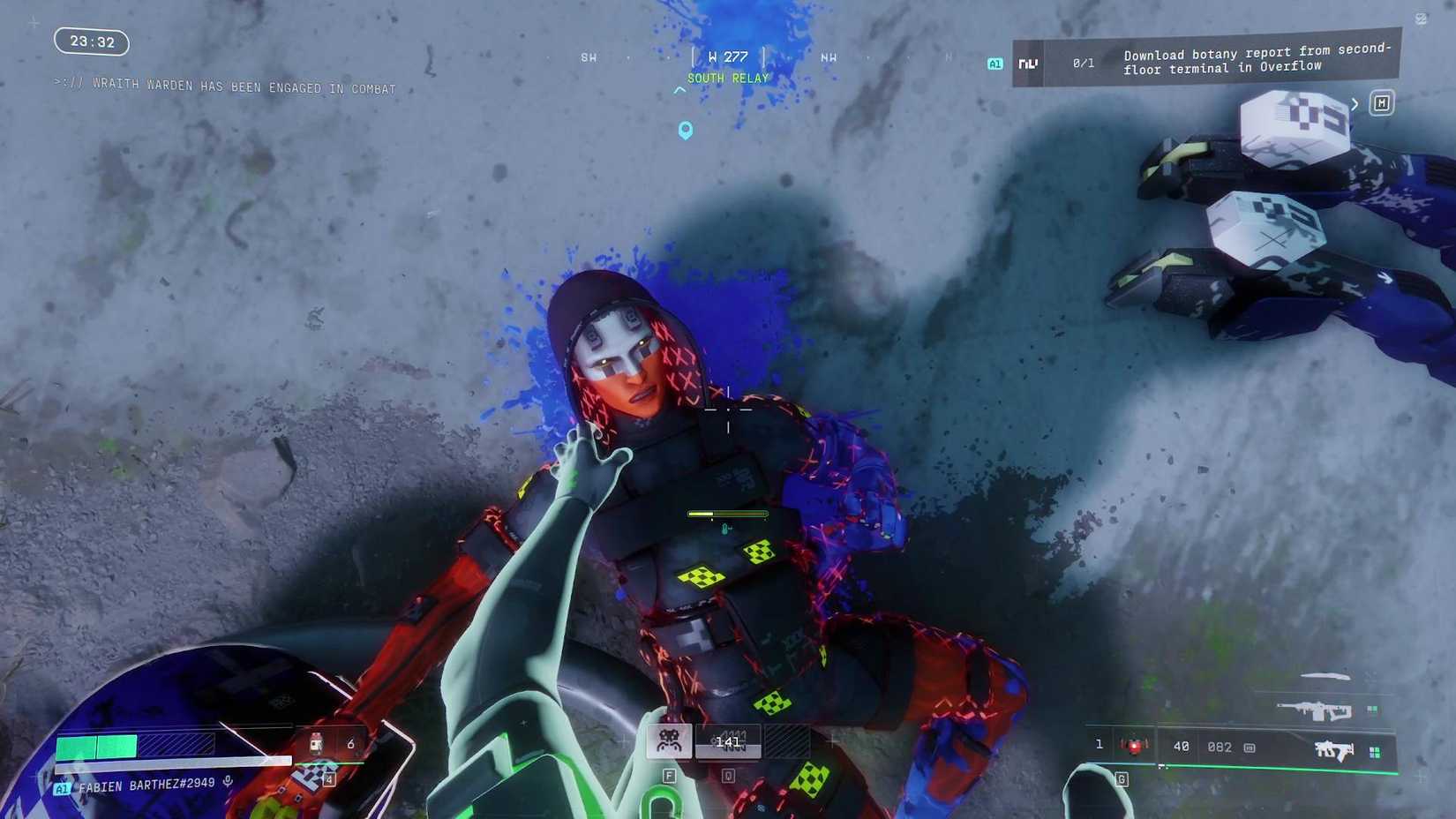Toggle the green ammo attachment squares beside the SMG
1456x819 pixels.
coord(1375,752)
